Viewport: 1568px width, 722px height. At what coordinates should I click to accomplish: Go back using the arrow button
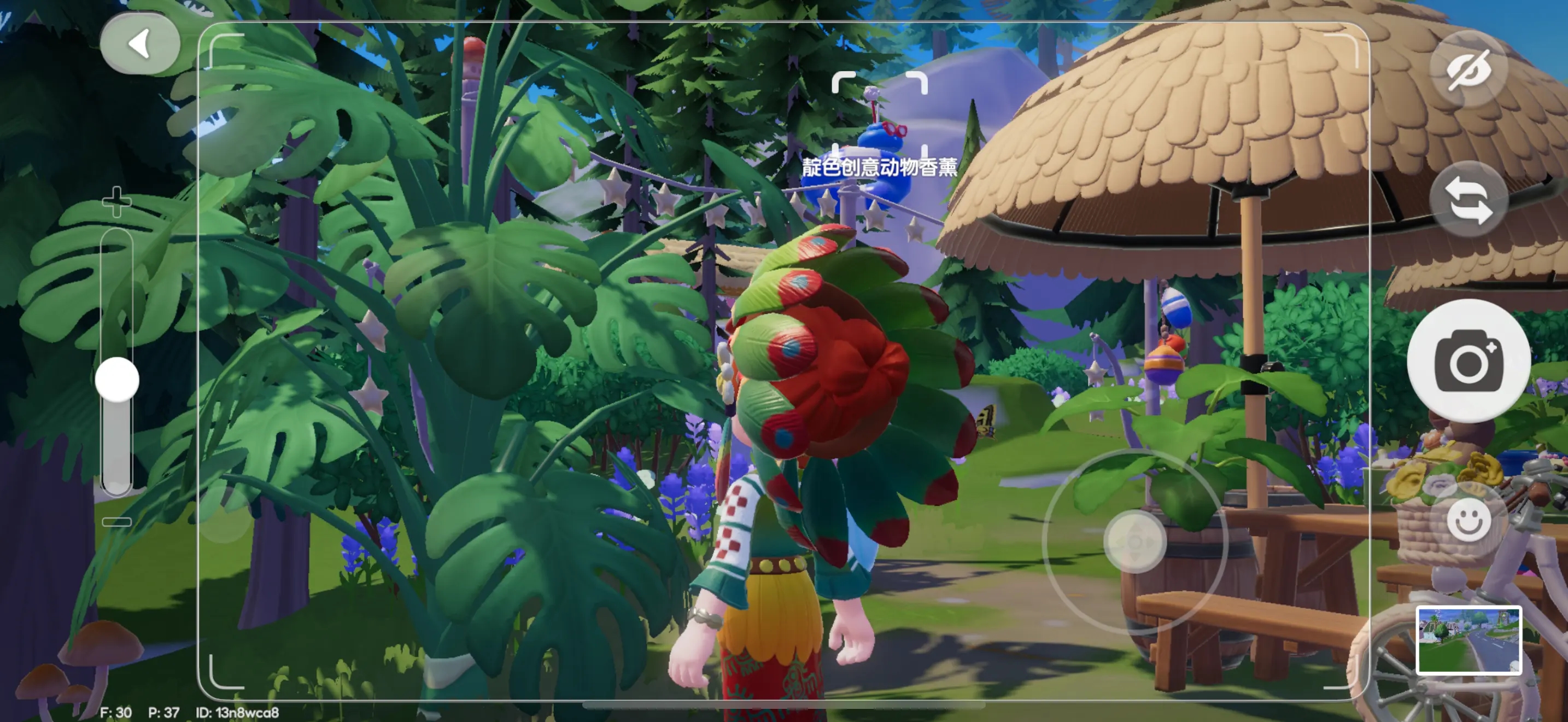(140, 44)
